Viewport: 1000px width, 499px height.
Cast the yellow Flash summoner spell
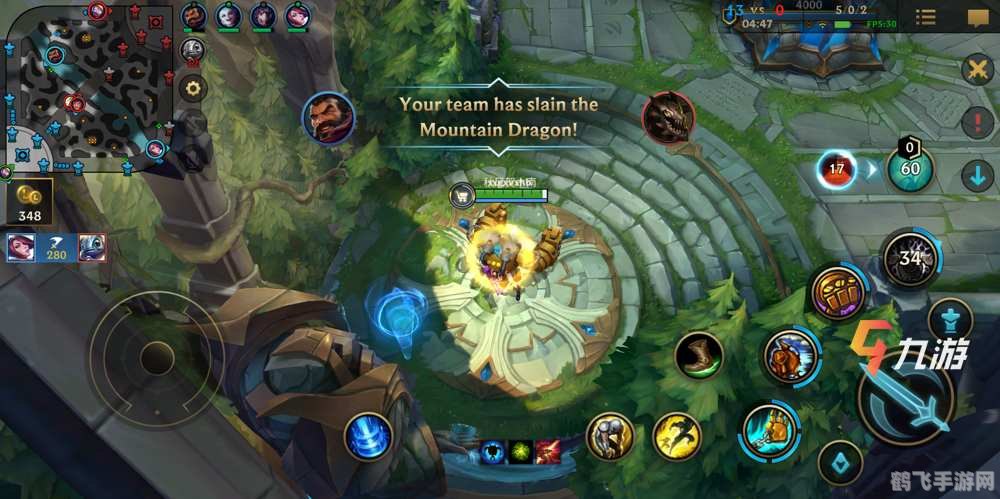(x=677, y=435)
